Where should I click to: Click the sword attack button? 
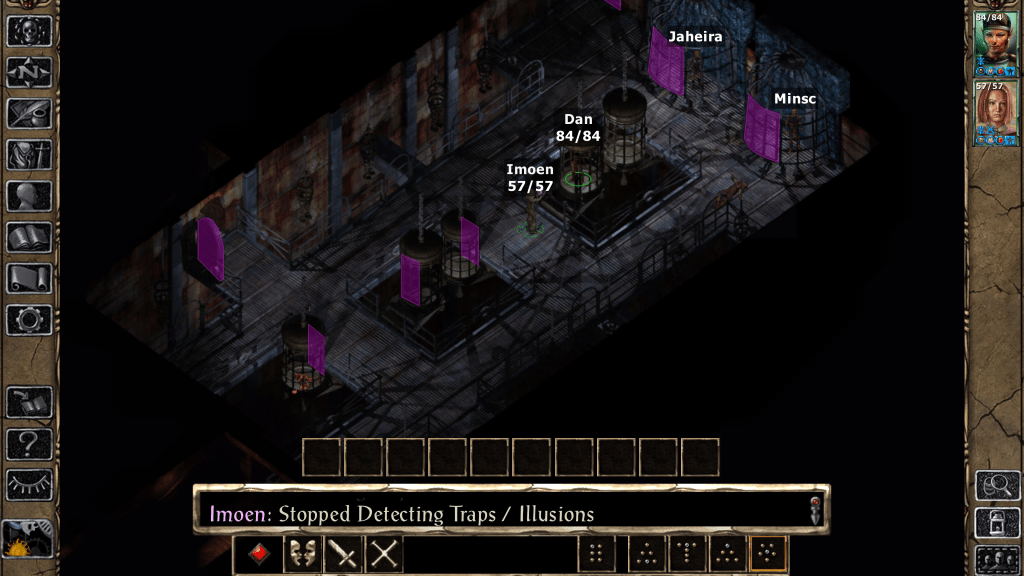point(342,554)
